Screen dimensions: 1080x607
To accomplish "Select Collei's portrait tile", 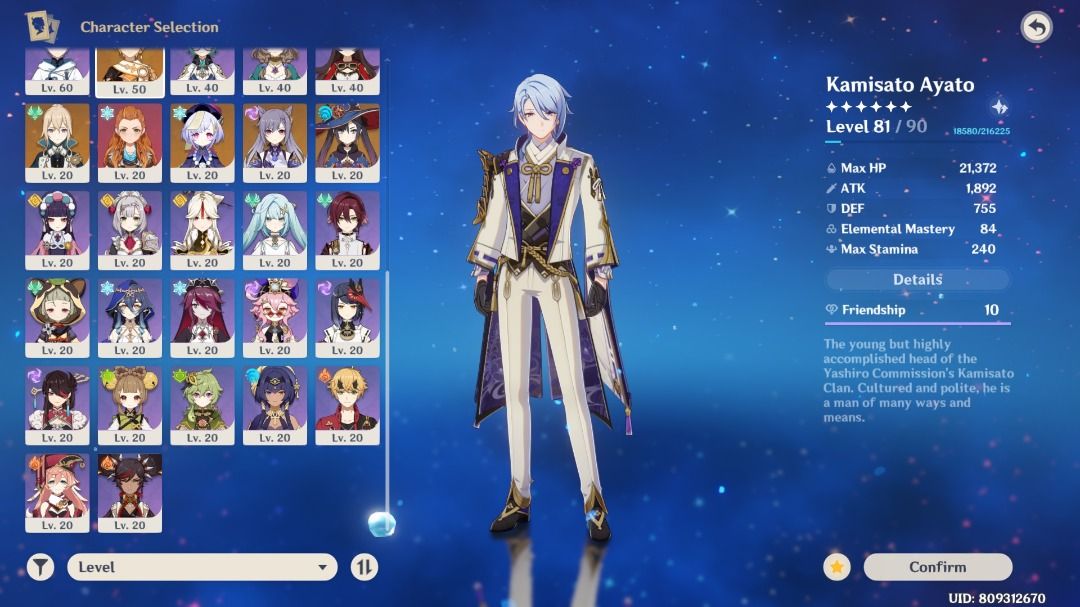I will 202,400.
